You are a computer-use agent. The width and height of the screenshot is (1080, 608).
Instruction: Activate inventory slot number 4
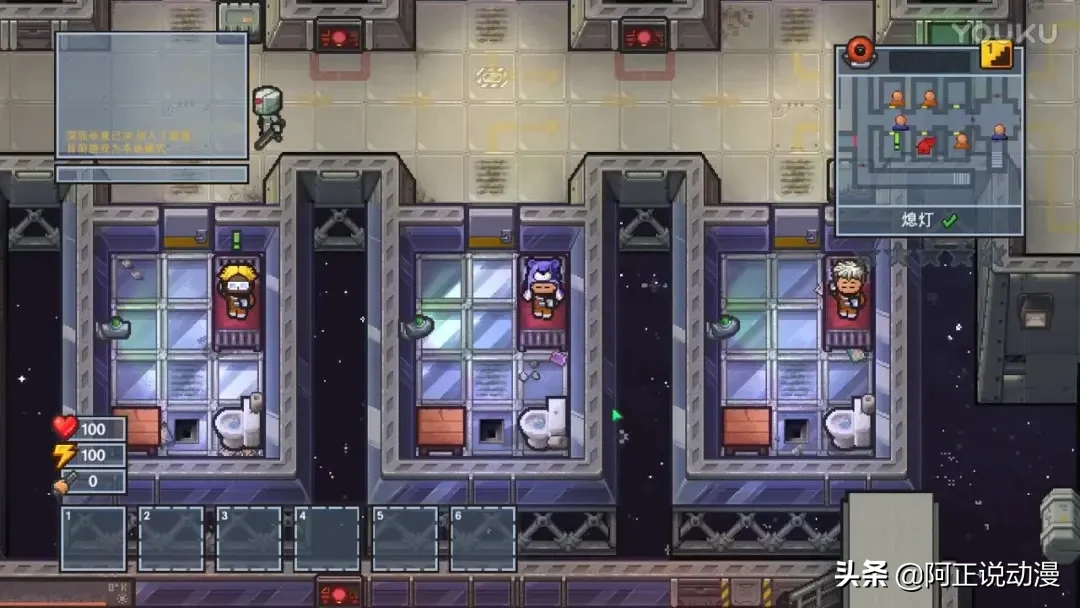[x=327, y=539]
